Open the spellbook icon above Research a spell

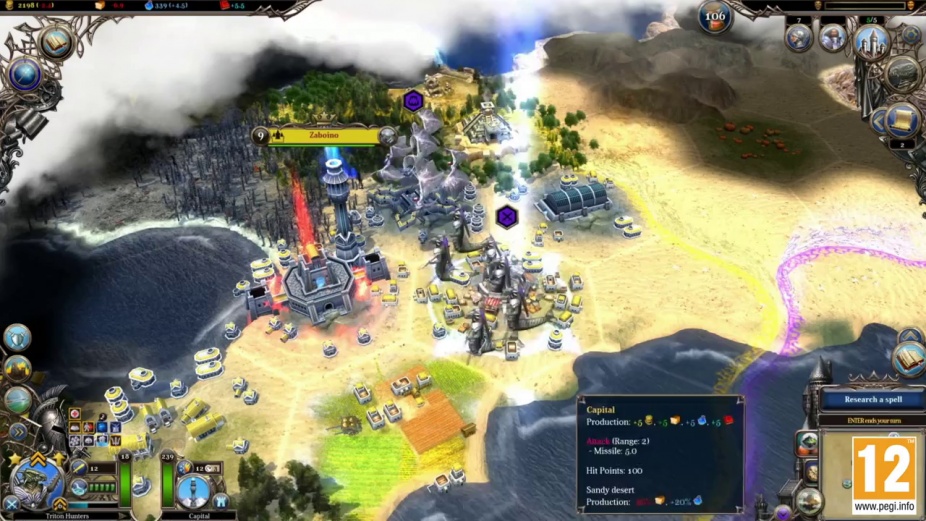point(909,358)
